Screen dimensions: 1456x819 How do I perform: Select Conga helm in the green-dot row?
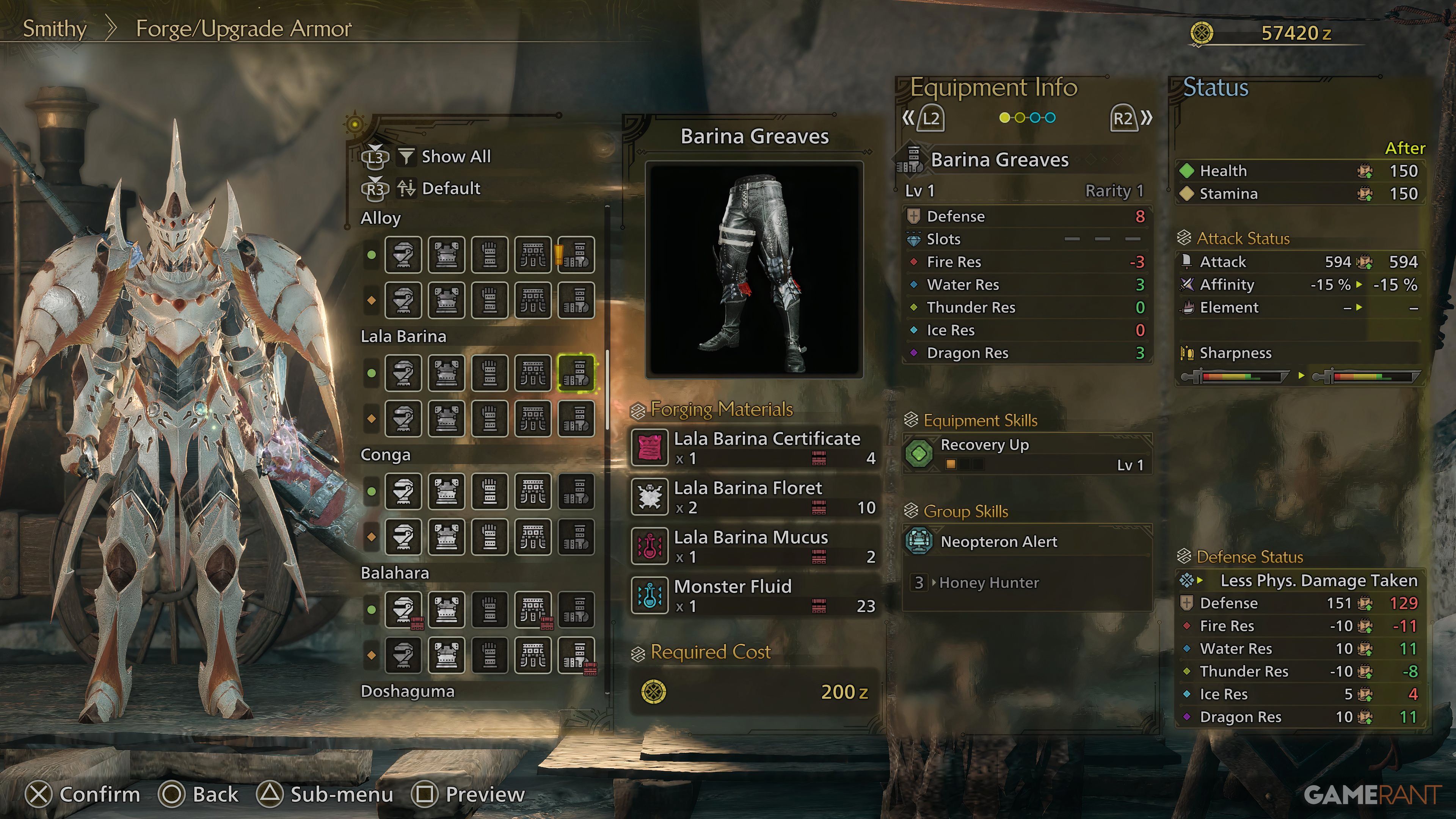(x=403, y=492)
